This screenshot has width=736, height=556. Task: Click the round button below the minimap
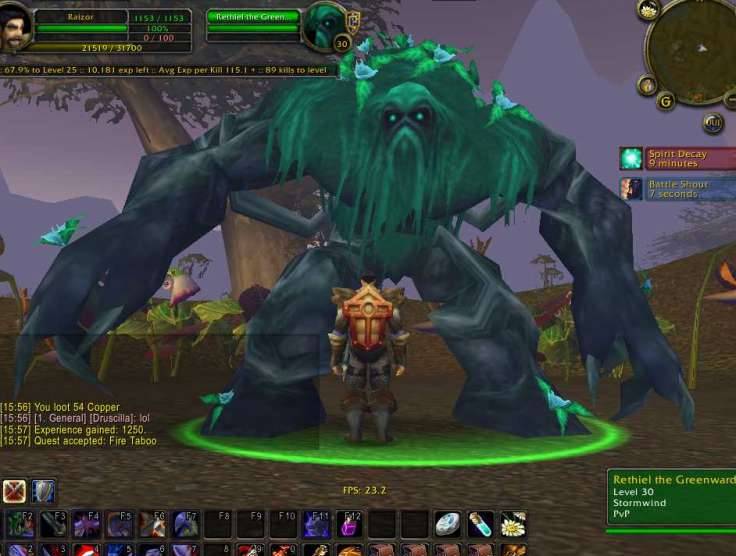coord(713,123)
